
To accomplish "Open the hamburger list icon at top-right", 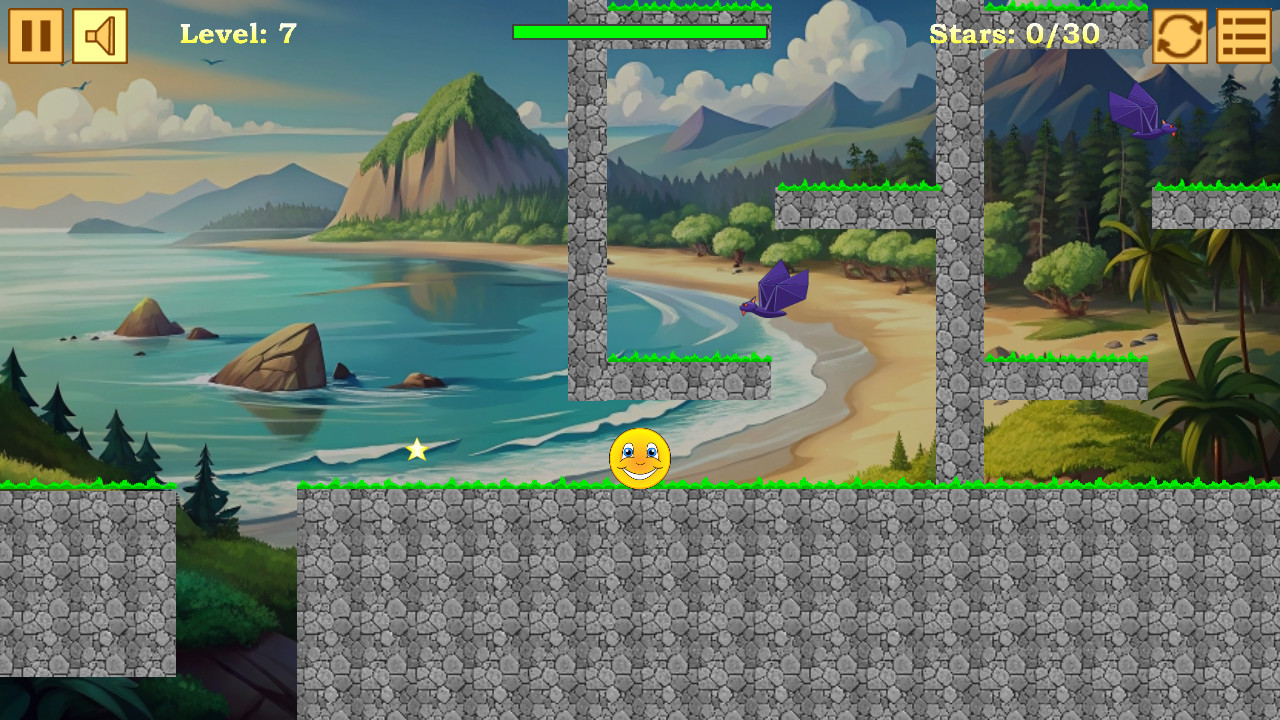I will 1243,37.
